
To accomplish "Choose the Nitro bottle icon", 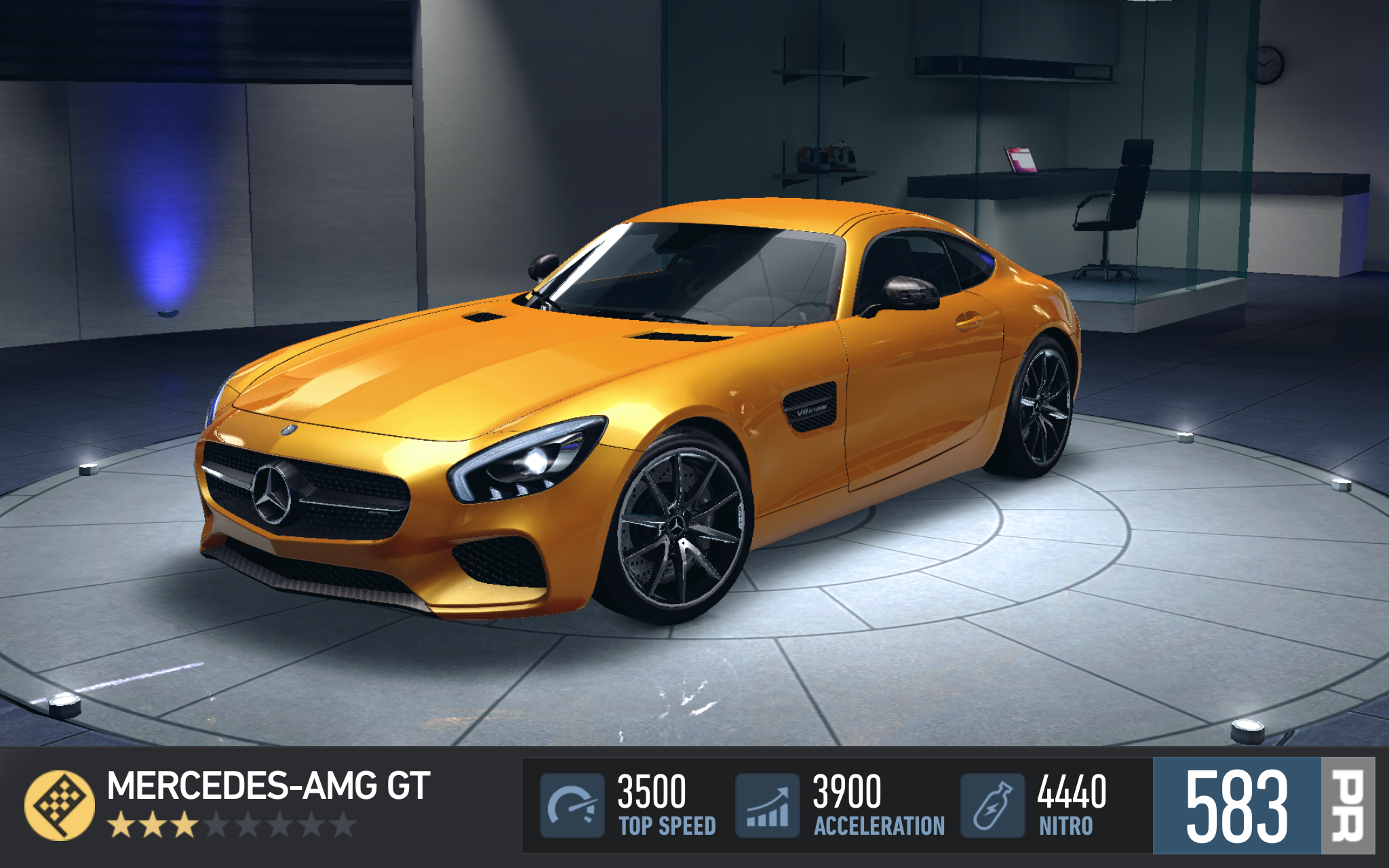I will tap(992, 806).
